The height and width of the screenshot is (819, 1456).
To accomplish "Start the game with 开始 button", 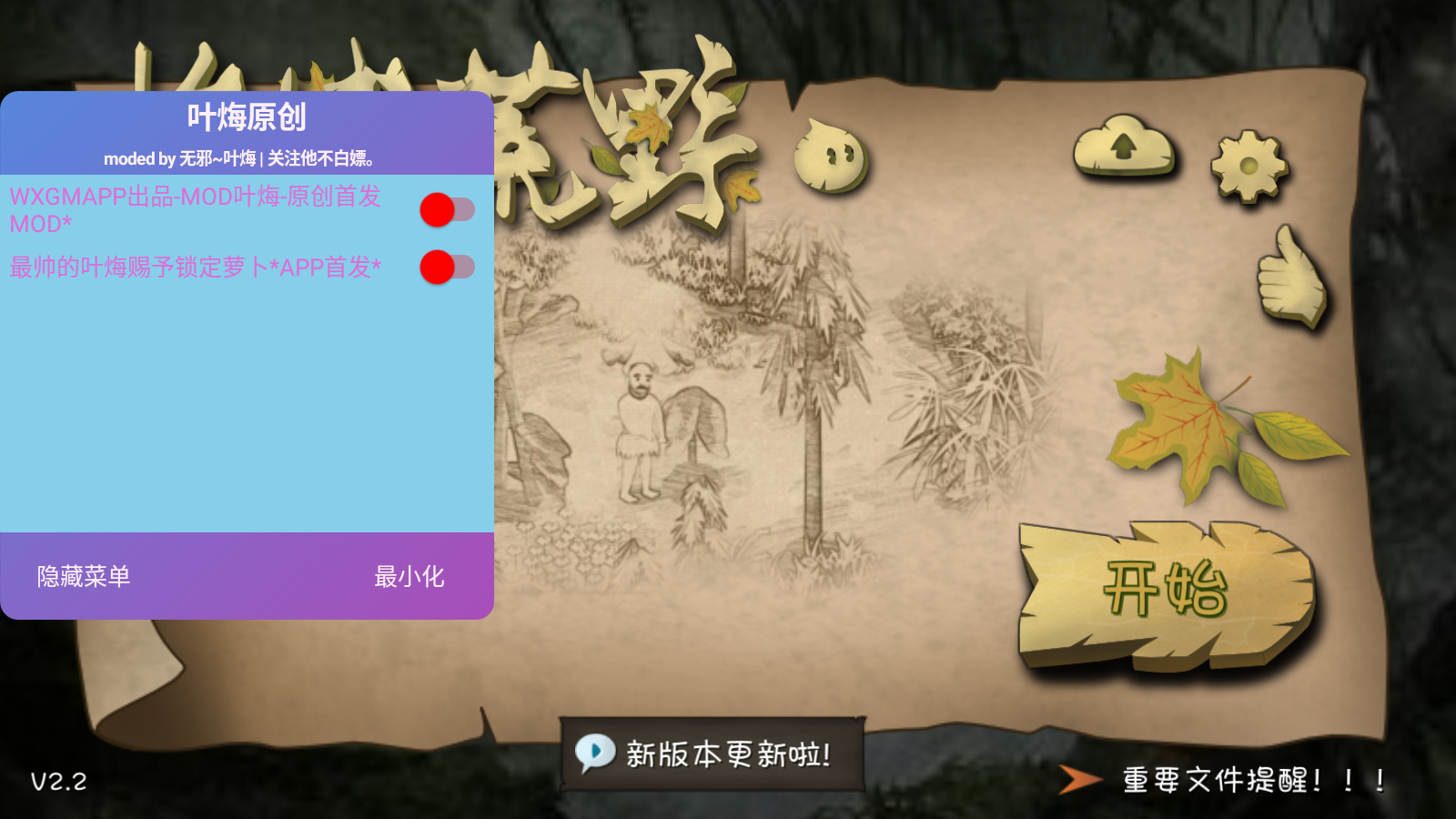I will click(x=1166, y=592).
